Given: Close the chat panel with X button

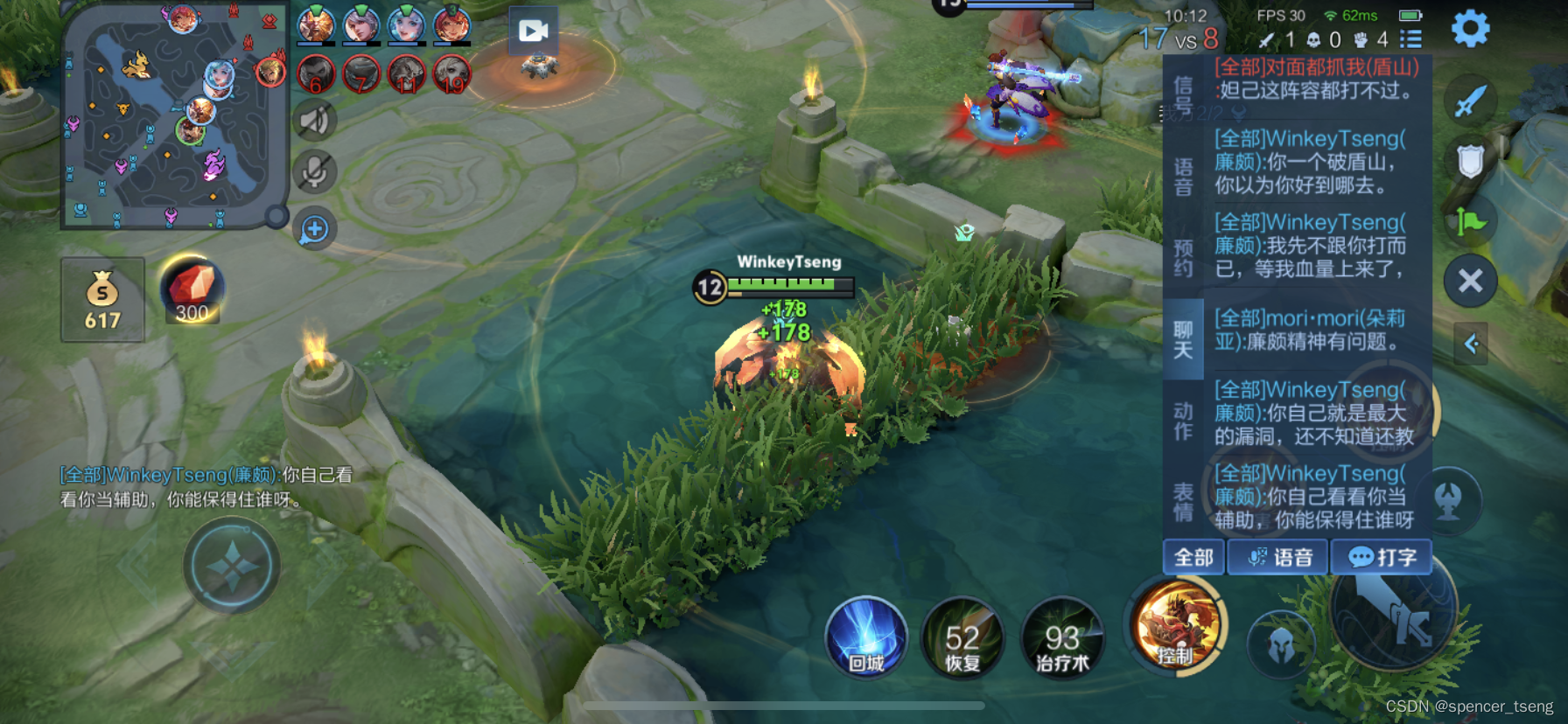Looking at the screenshot, I should [x=1470, y=281].
